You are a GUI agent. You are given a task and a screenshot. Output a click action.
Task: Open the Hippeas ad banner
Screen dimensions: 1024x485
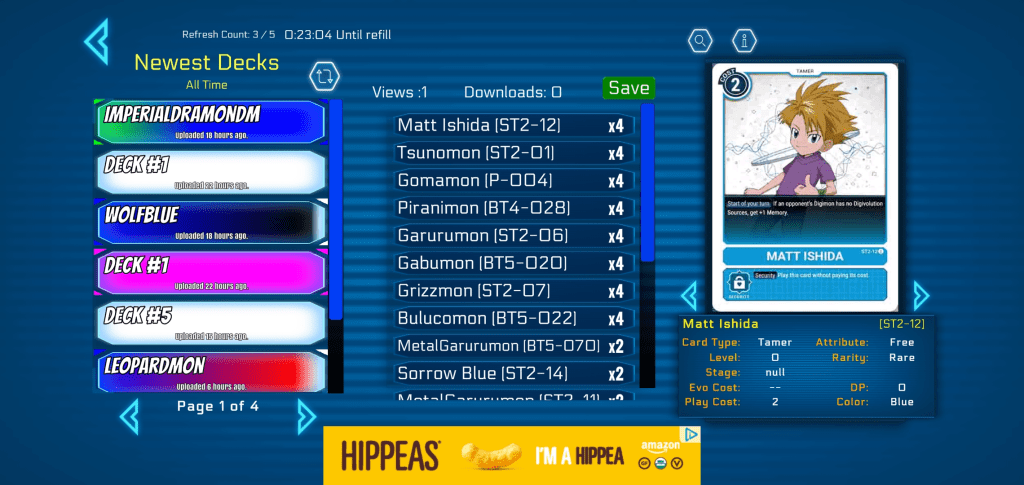coord(511,456)
